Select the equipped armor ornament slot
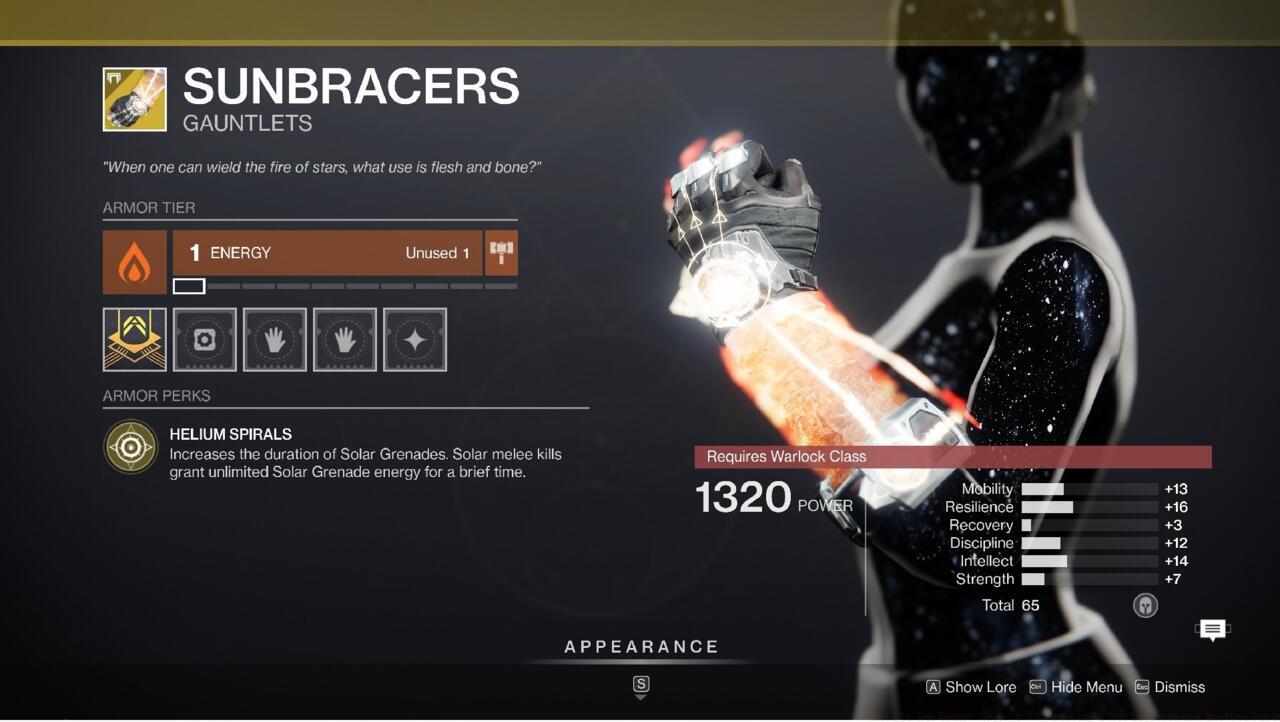Screen dimensions: 1280x722 [x=134, y=339]
